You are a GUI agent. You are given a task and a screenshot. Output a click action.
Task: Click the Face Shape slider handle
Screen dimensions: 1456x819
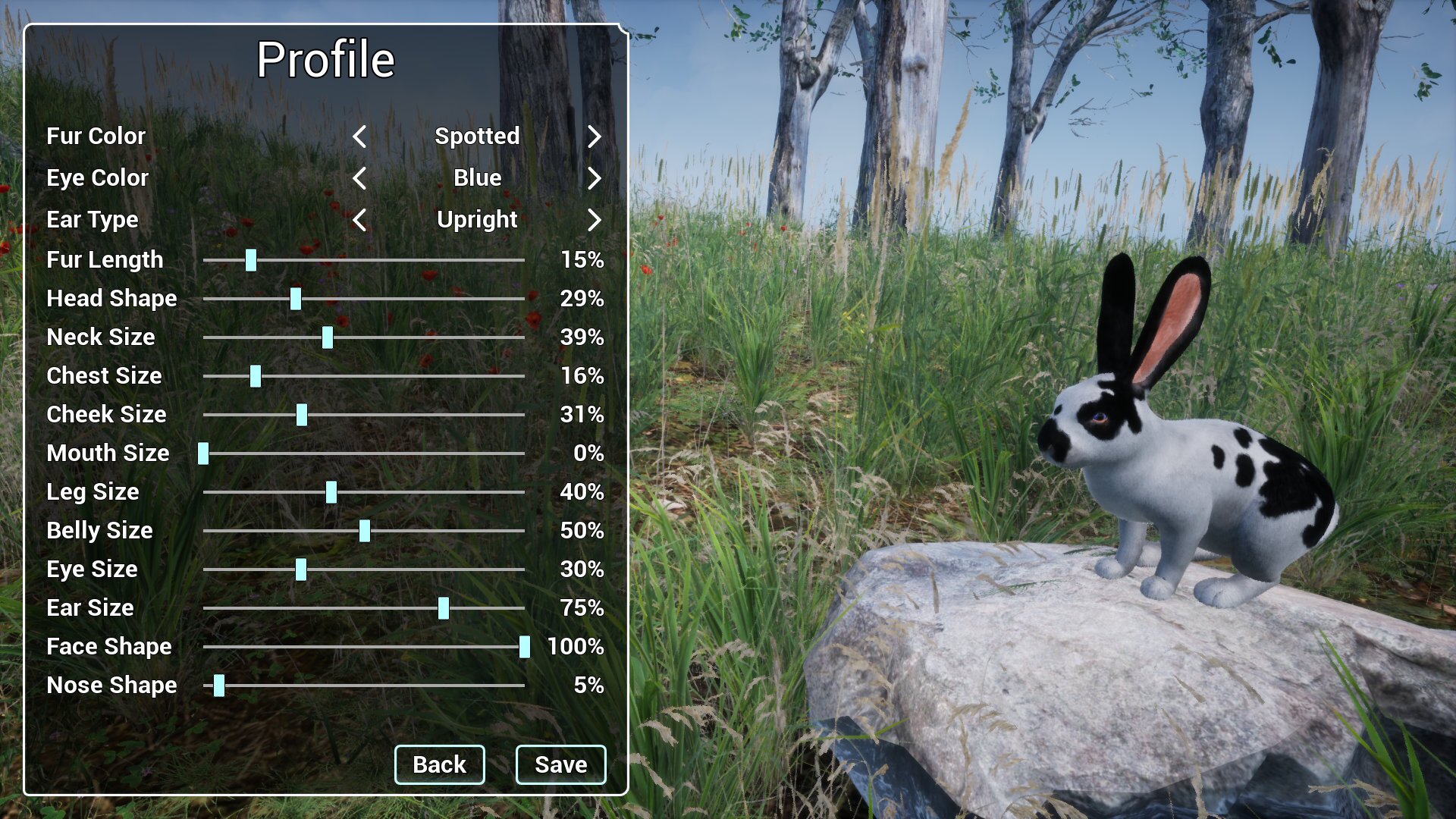[x=525, y=647]
